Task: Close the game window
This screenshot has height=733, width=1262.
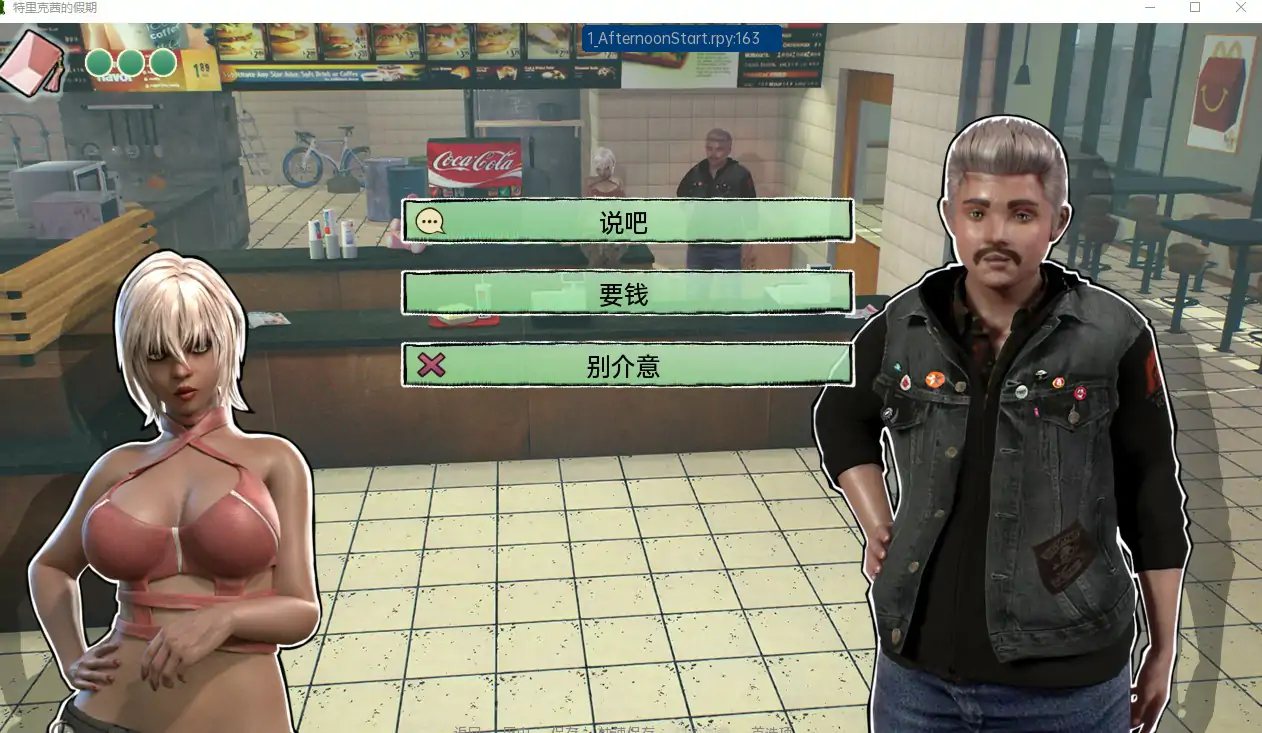Action: click(1241, 8)
